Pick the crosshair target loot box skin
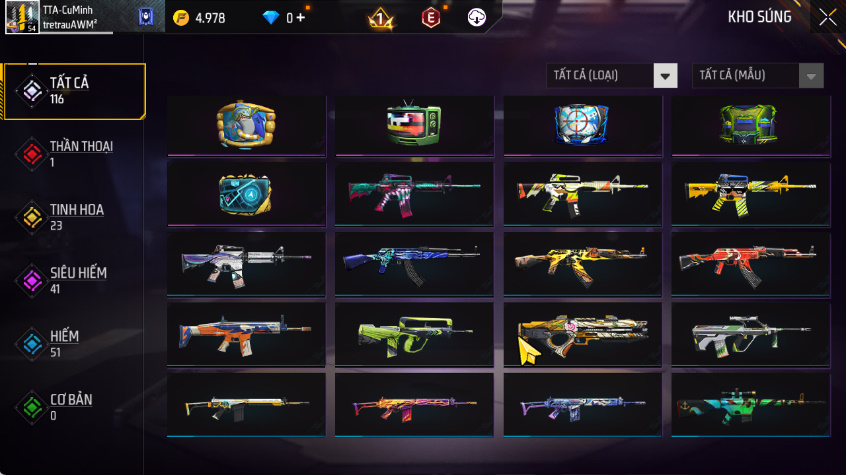The image size is (846, 475). pyautogui.click(x=582, y=125)
